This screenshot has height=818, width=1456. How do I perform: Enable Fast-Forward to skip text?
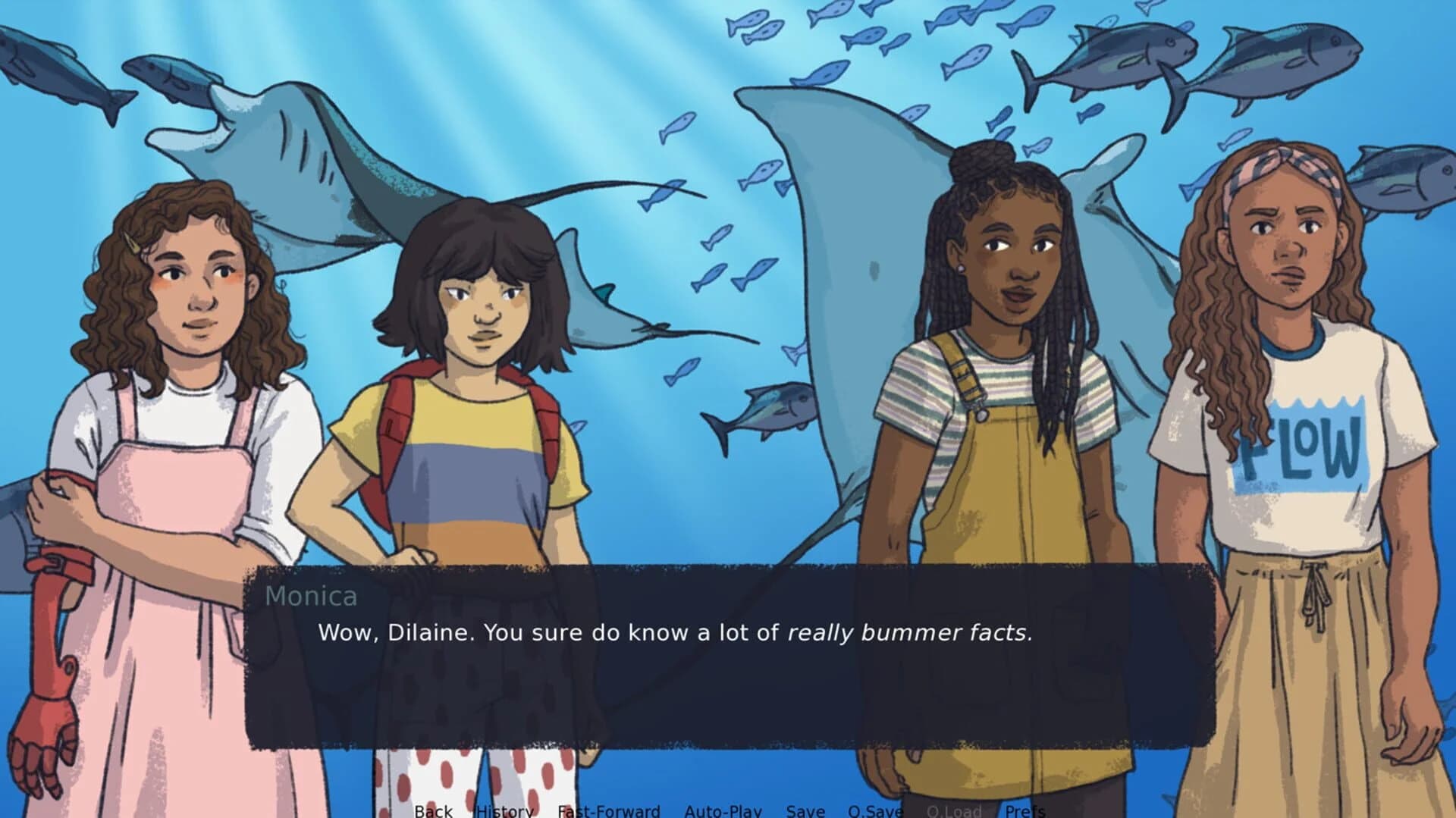(x=607, y=811)
